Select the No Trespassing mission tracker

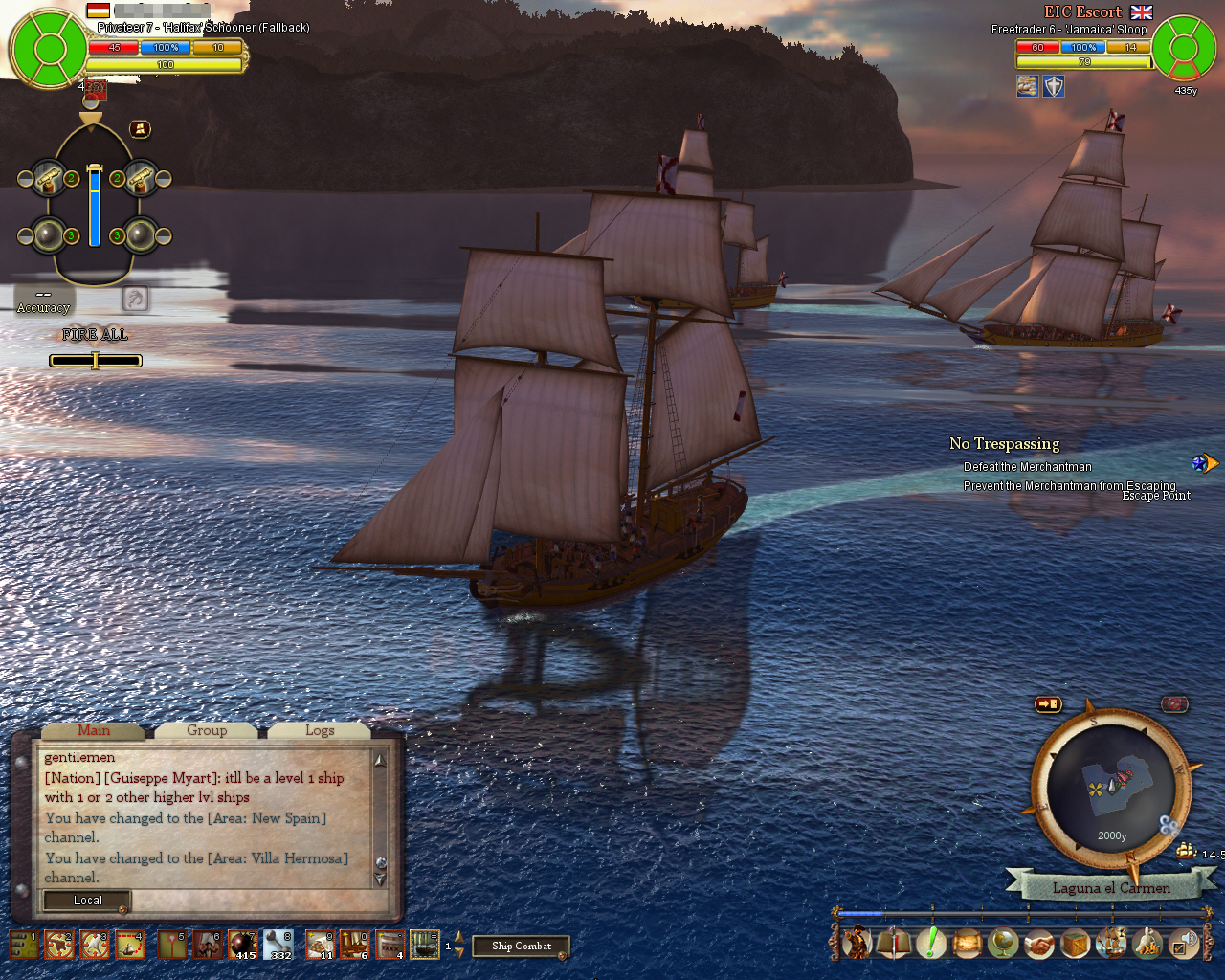(x=1004, y=444)
